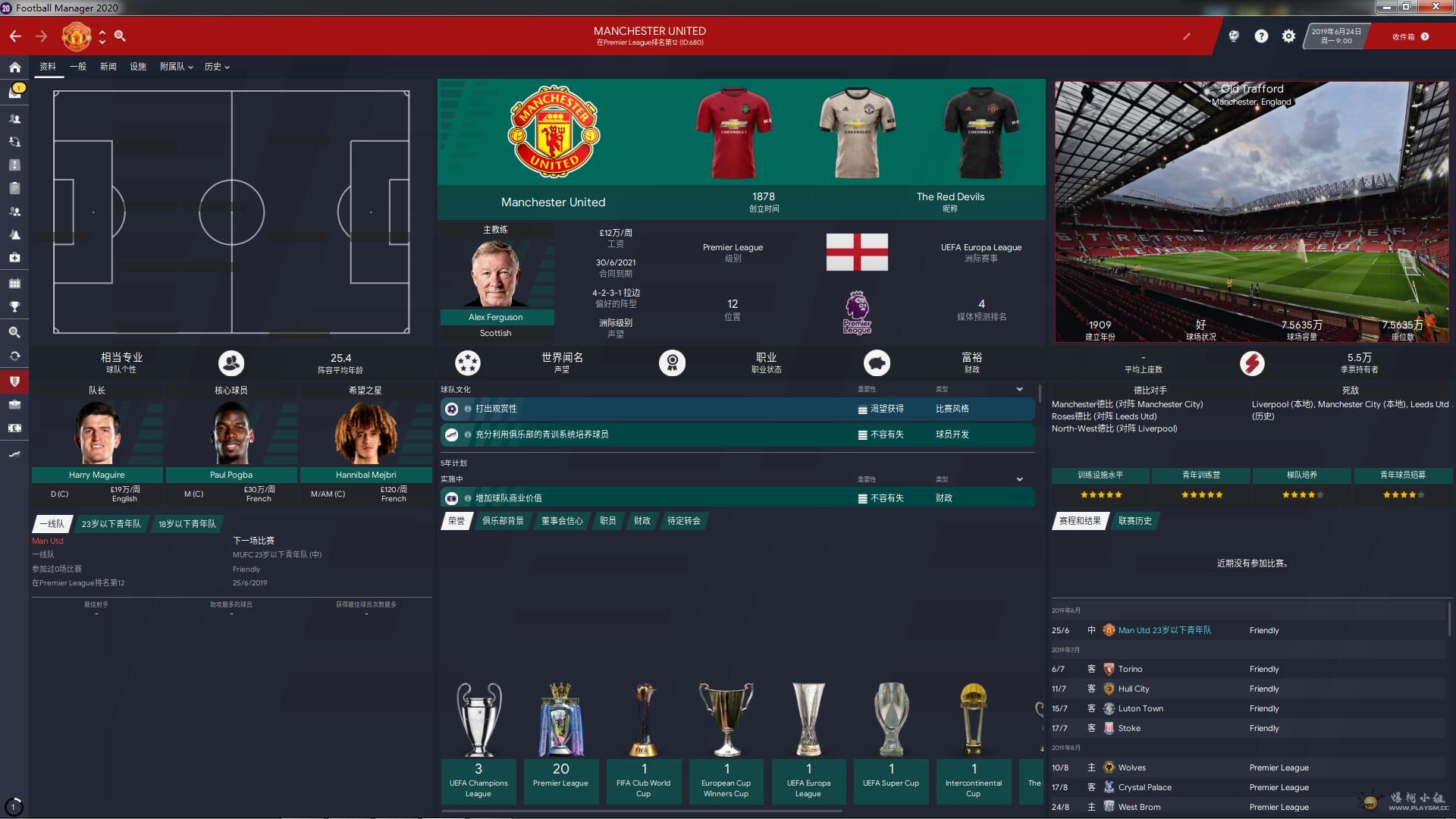Select the 财政 tab
Screen dimensions: 1456x819
[x=642, y=521]
